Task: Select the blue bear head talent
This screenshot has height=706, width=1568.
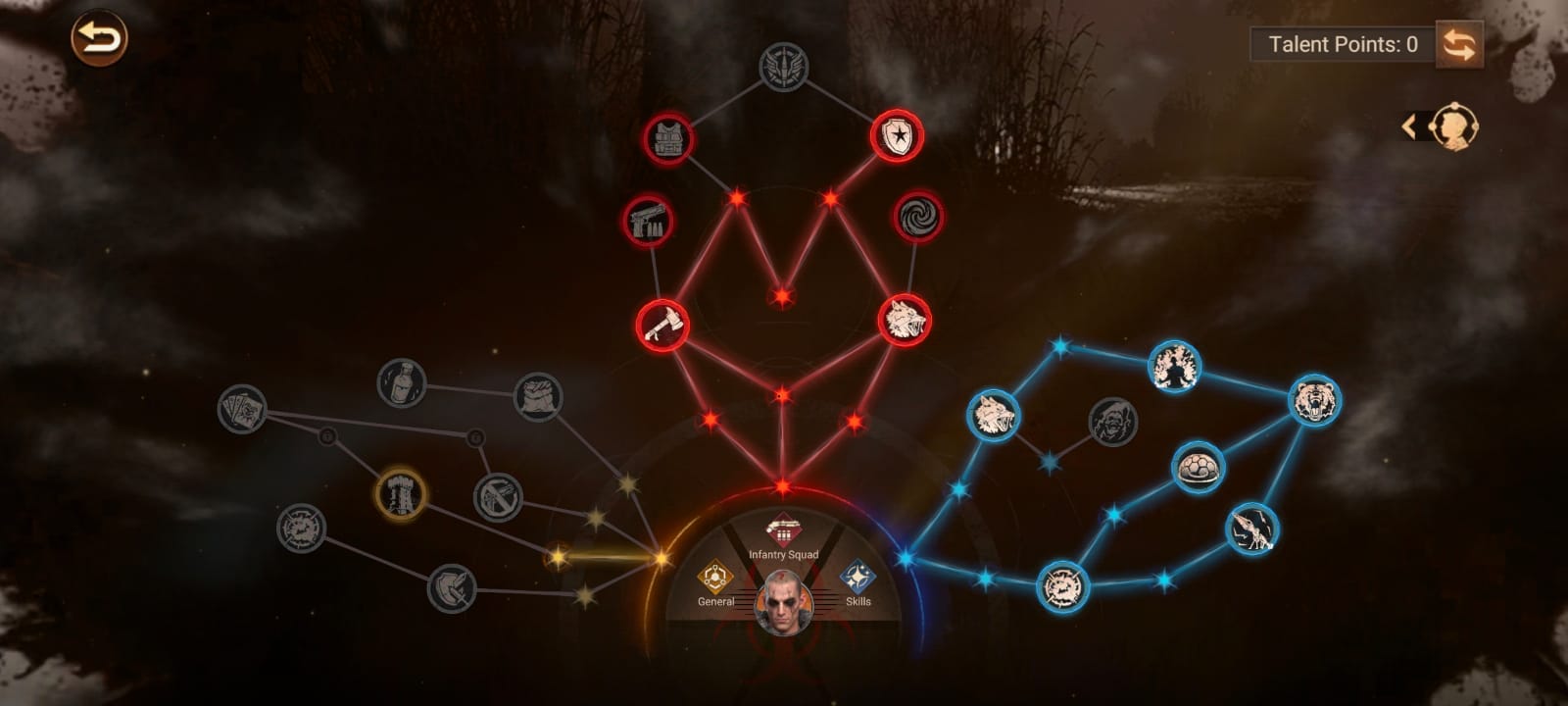Action: tap(1314, 400)
